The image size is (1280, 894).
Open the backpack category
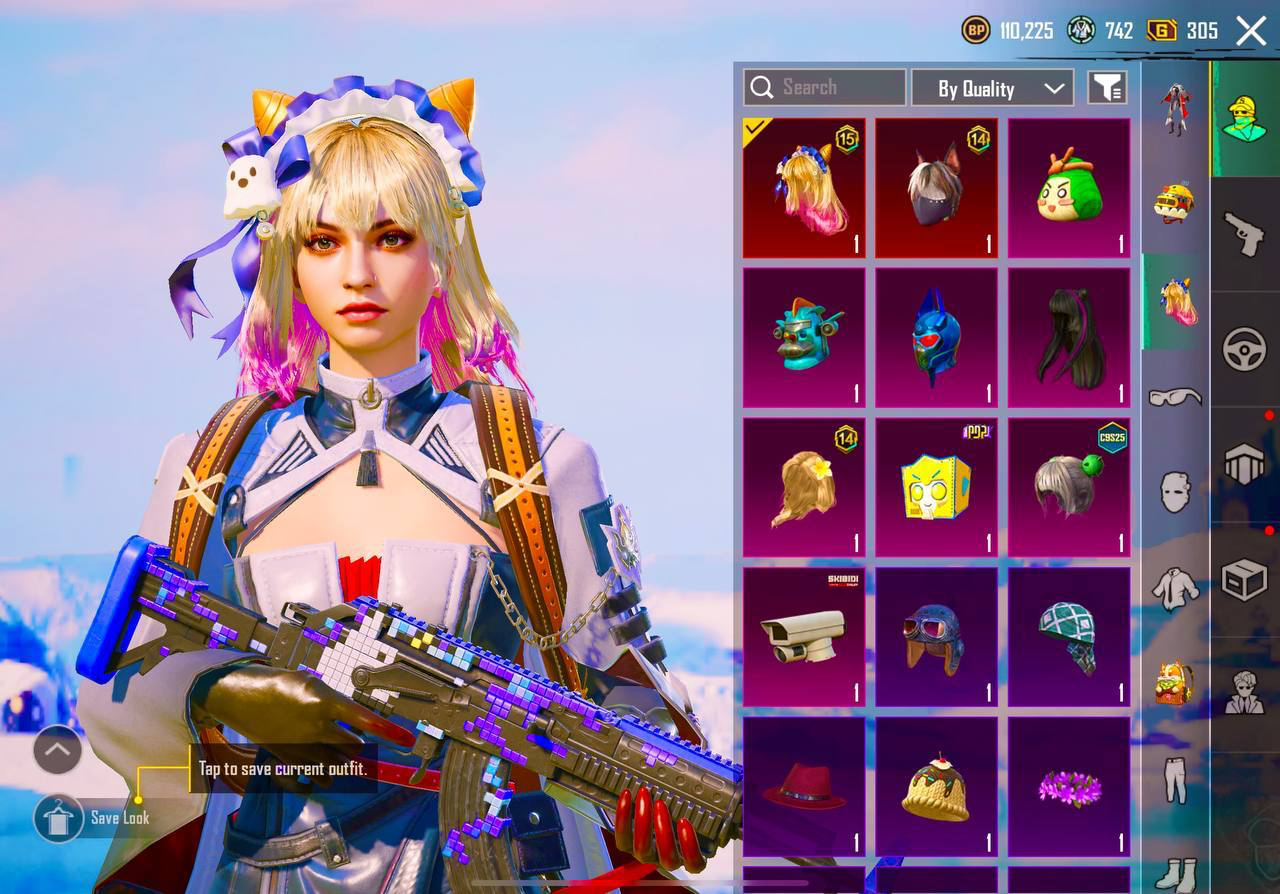click(1175, 684)
